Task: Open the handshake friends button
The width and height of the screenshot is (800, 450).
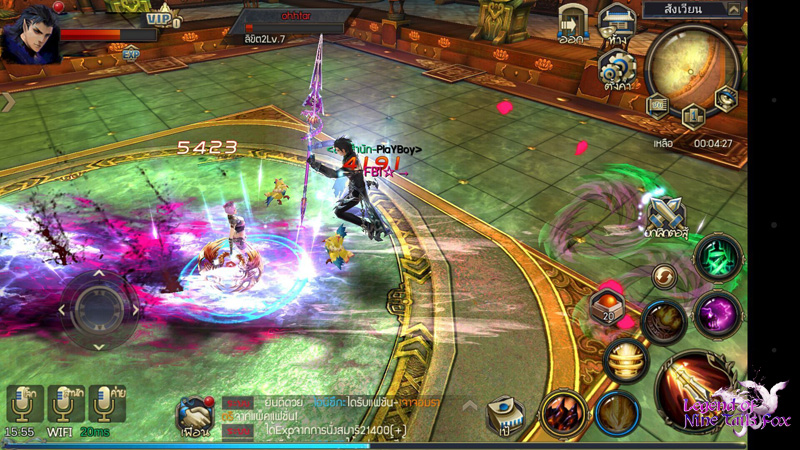Action: click(x=194, y=414)
